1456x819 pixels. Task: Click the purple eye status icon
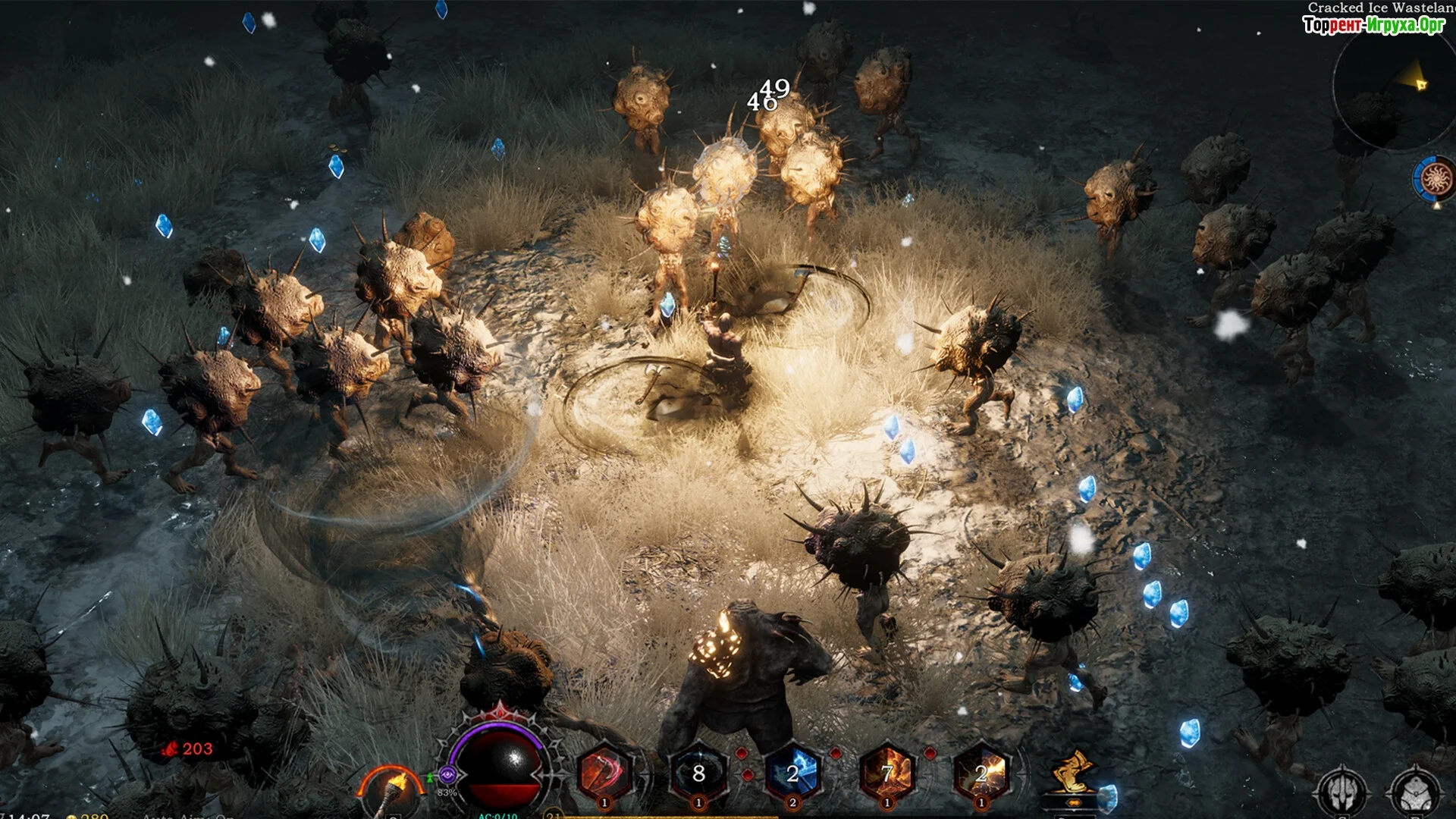point(447,774)
